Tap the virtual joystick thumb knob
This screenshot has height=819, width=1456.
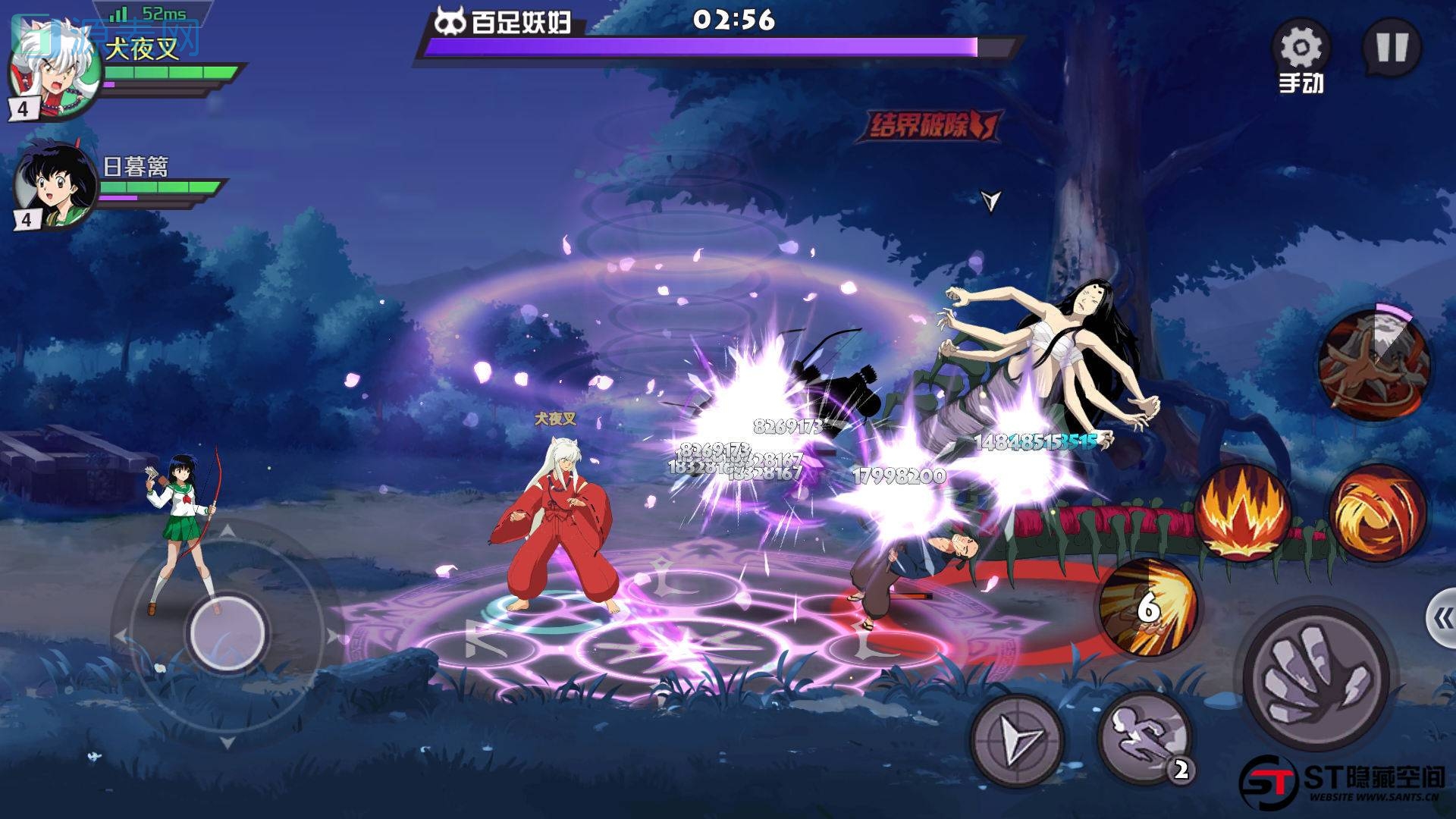tap(227, 631)
